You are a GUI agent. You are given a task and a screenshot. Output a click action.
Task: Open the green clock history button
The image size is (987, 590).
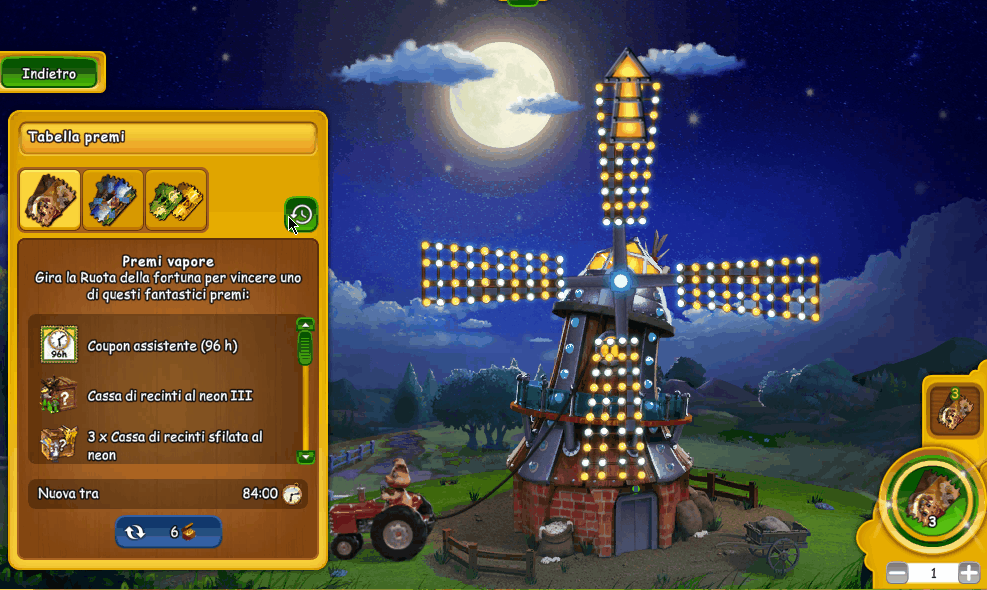(x=302, y=214)
